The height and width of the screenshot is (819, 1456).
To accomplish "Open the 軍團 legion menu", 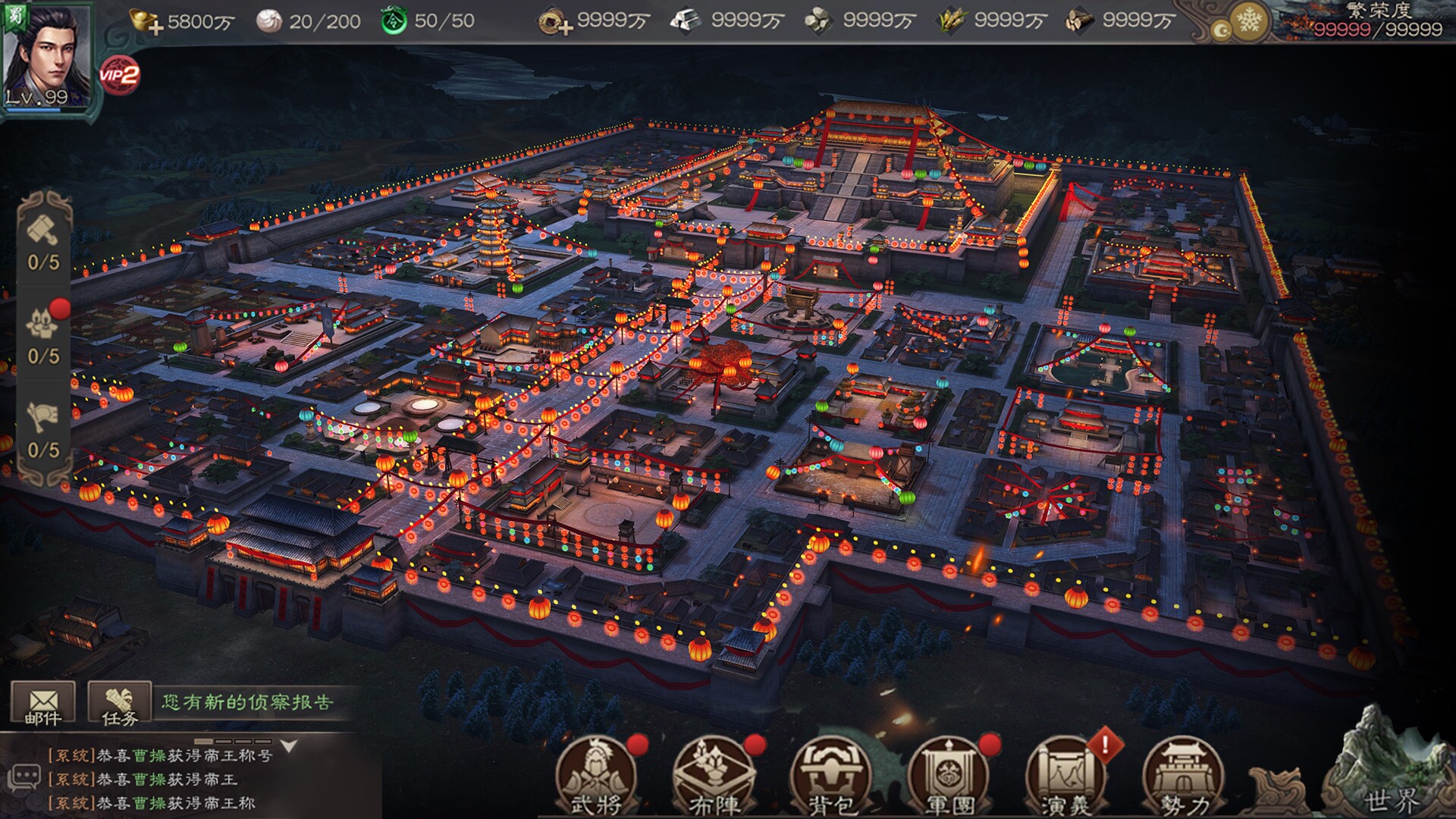I will click(948, 776).
